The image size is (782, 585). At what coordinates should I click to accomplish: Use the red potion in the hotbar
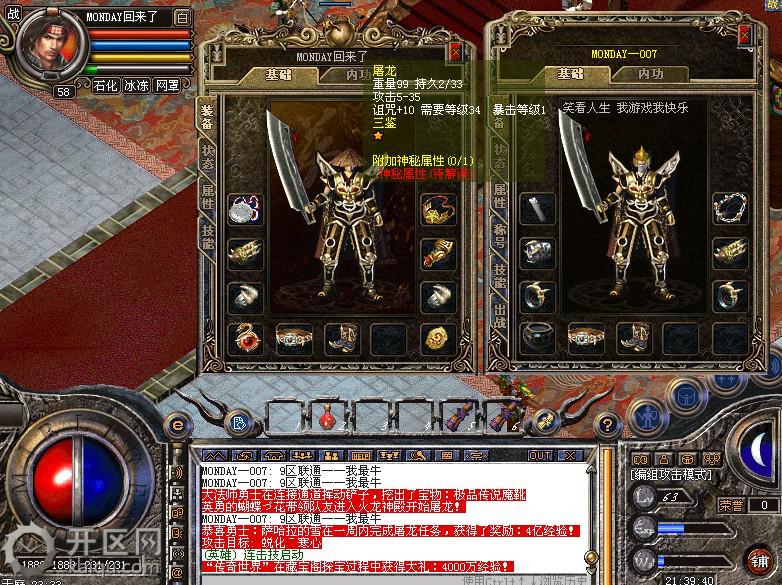(x=325, y=414)
